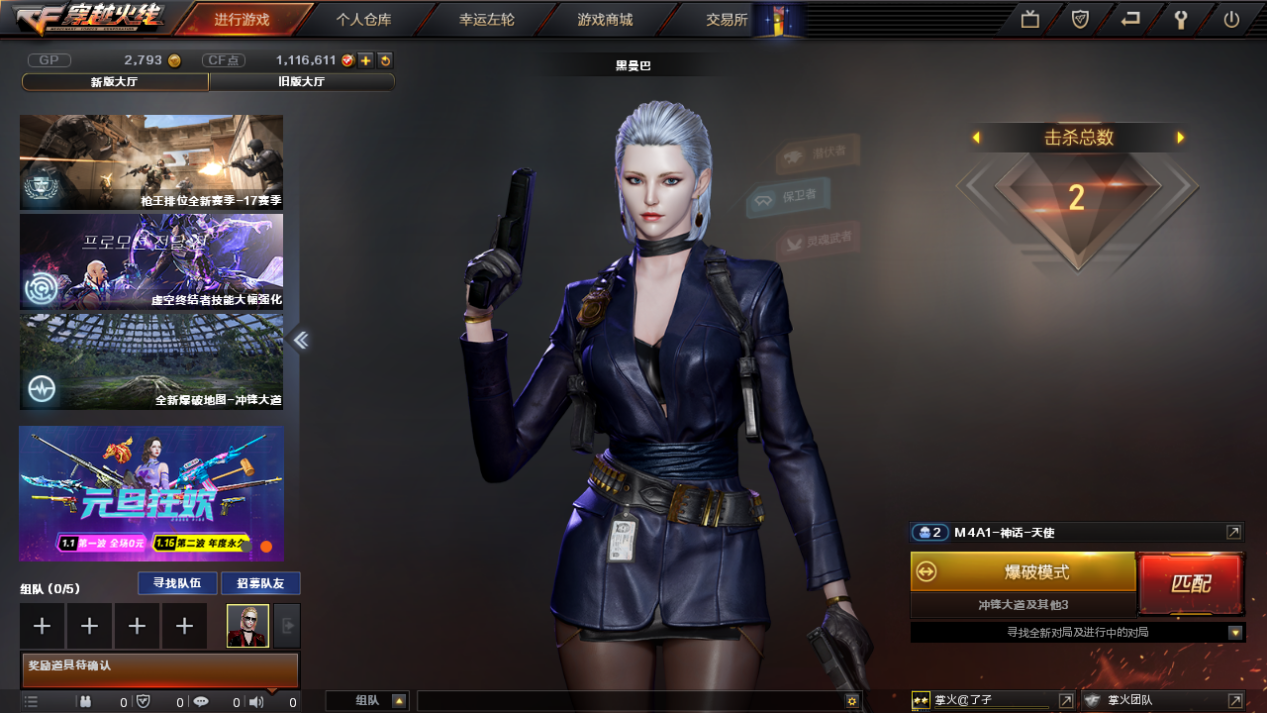Switch to the 旧版大厅 lobby

pos(301,82)
